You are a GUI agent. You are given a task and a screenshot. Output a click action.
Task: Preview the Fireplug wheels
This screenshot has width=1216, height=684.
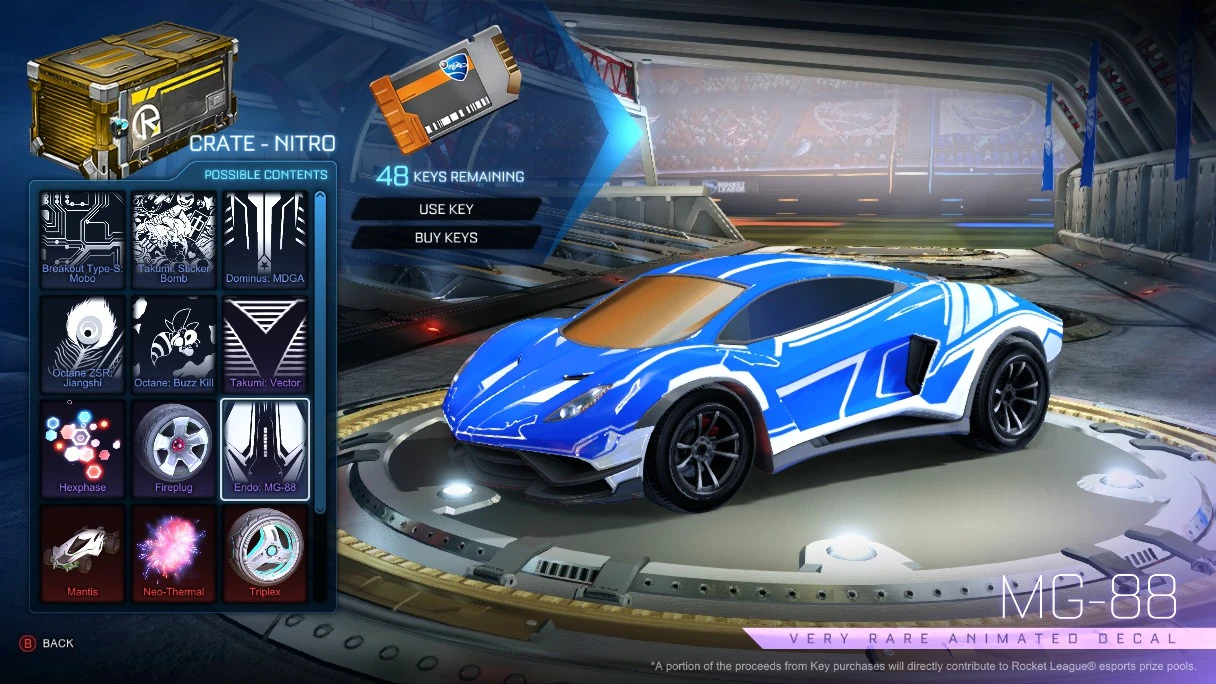tap(174, 448)
